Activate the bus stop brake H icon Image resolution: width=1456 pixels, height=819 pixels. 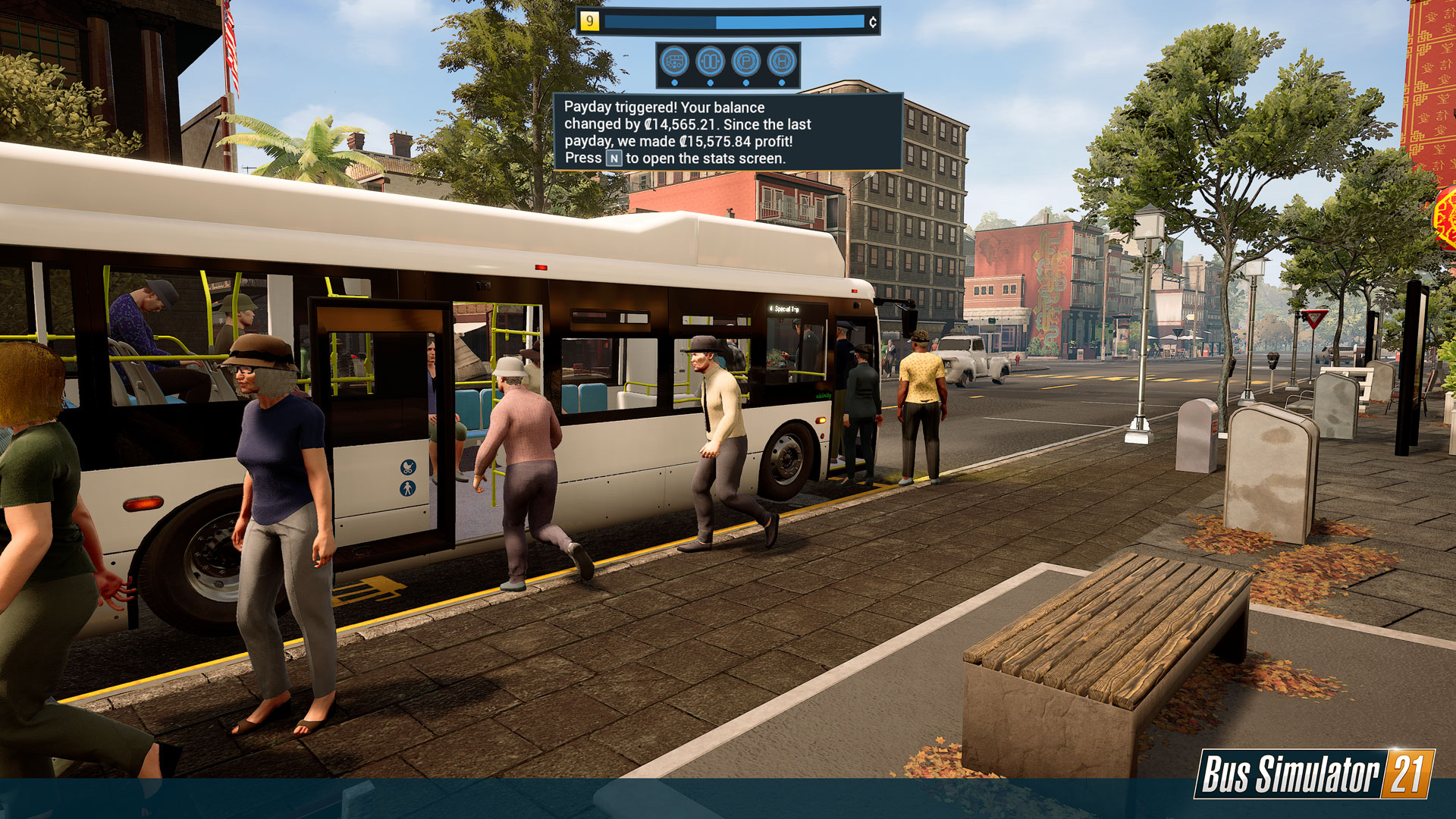tap(782, 61)
